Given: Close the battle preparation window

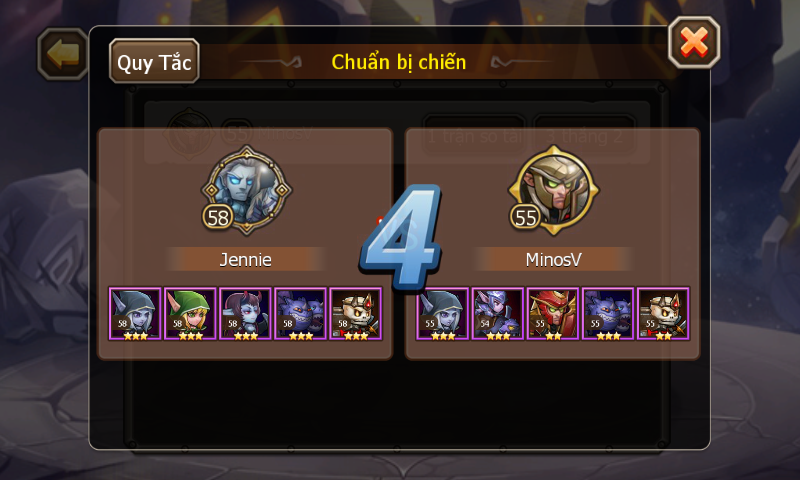Looking at the screenshot, I should 693,43.
